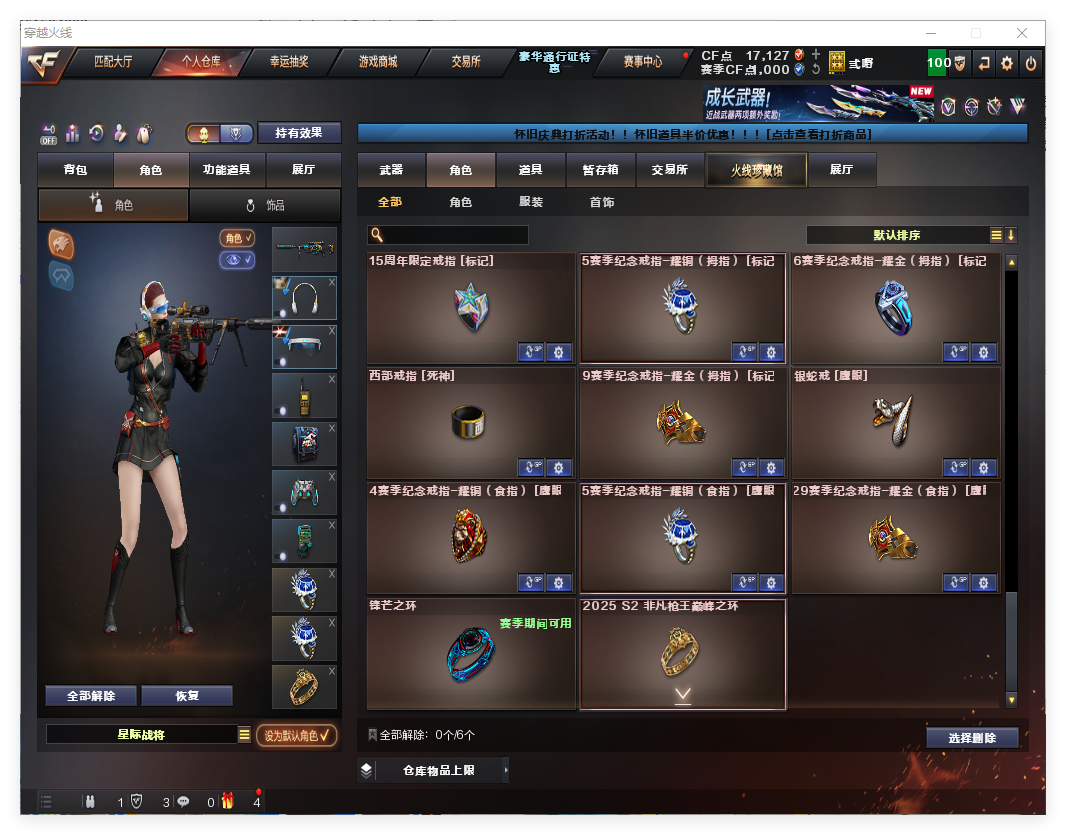Open the 幸运抽奖 lucky draw page
The width and height of the screenshot is (1066, 835).
pyautogui.click(x=289, y=62)
